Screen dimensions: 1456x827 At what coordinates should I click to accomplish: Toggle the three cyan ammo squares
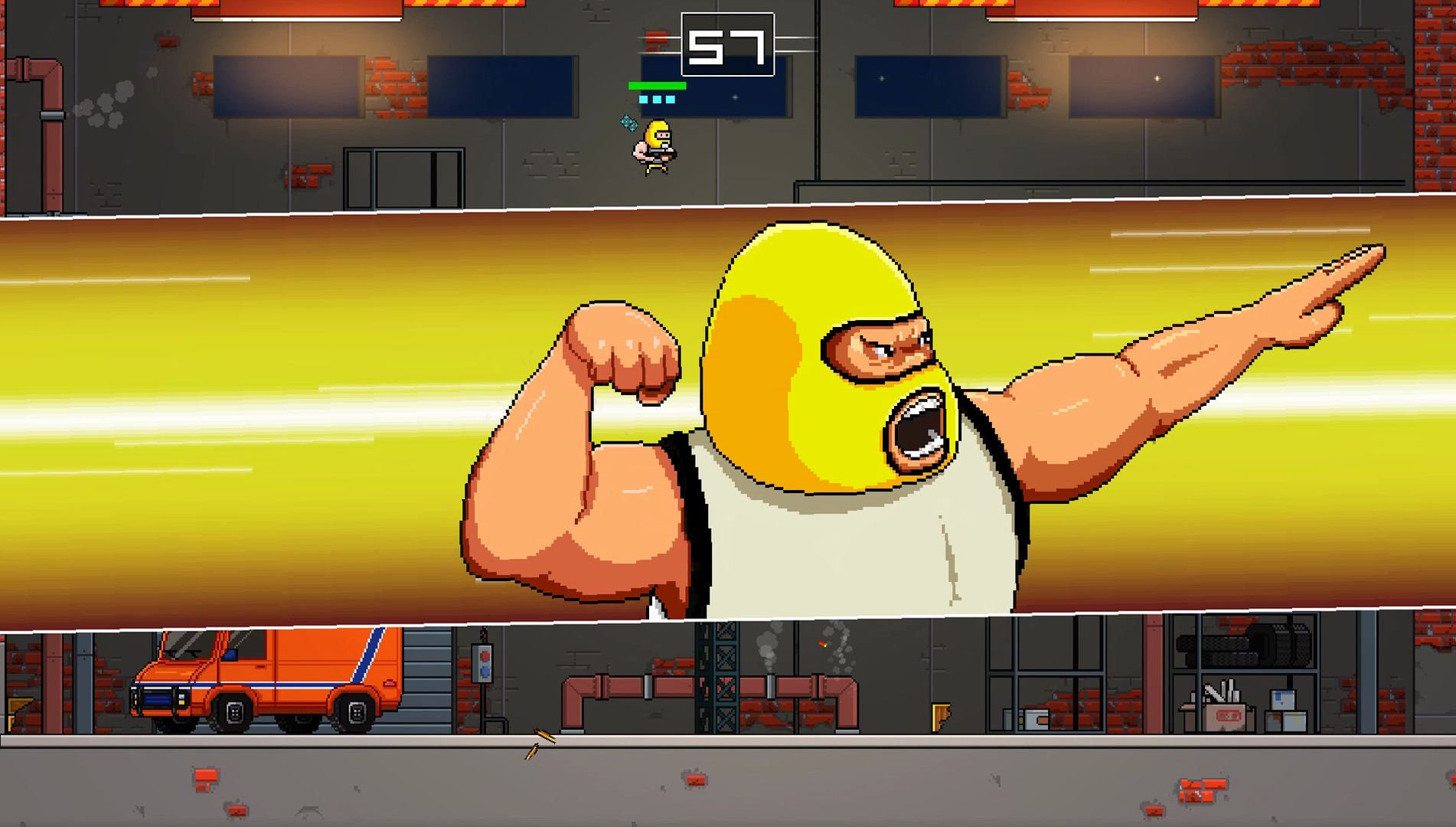pos(657,99)
